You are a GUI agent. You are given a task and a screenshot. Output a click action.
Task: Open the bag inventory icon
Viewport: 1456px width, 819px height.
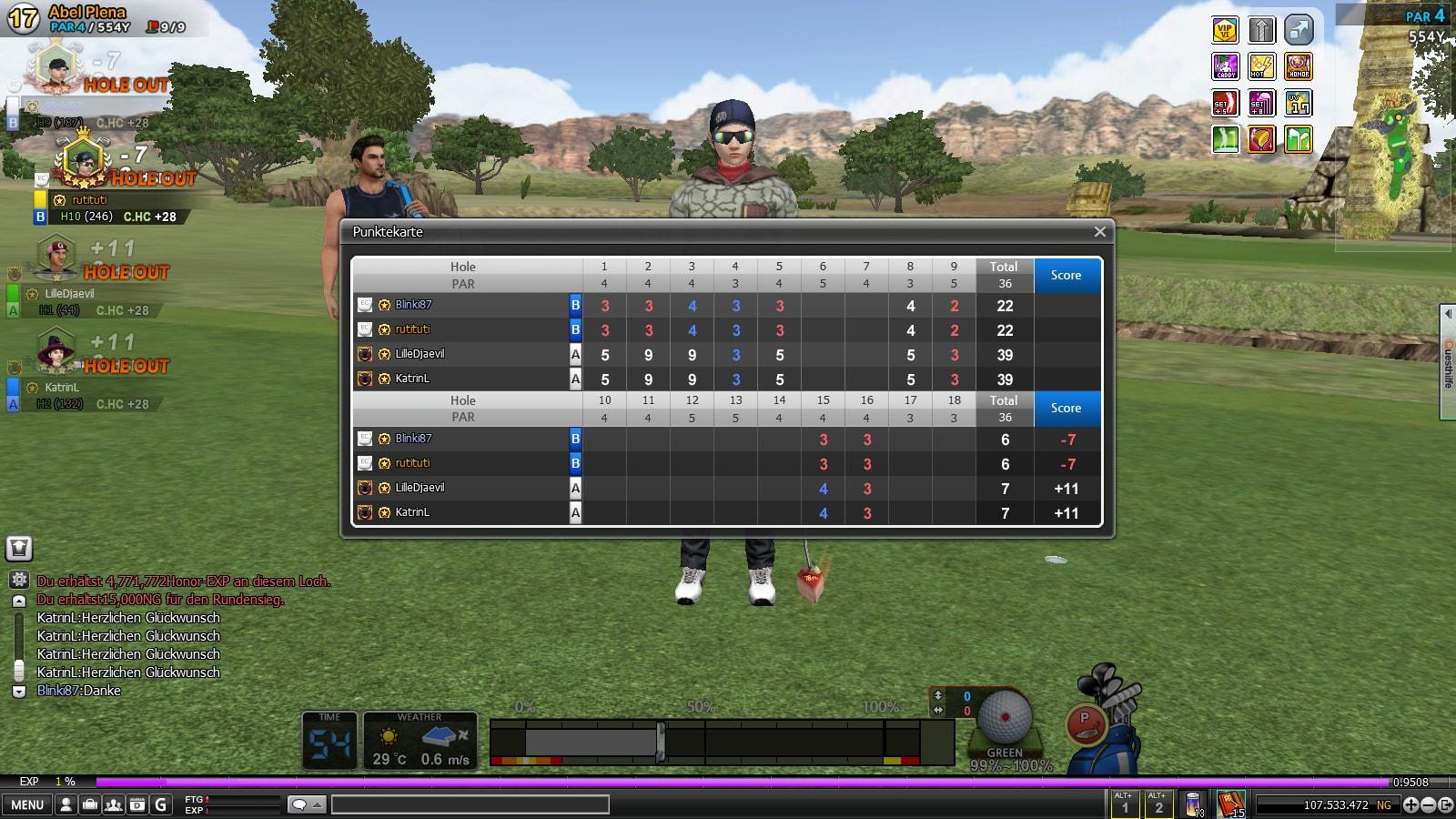pyautogui.click(x=90, y=804)
